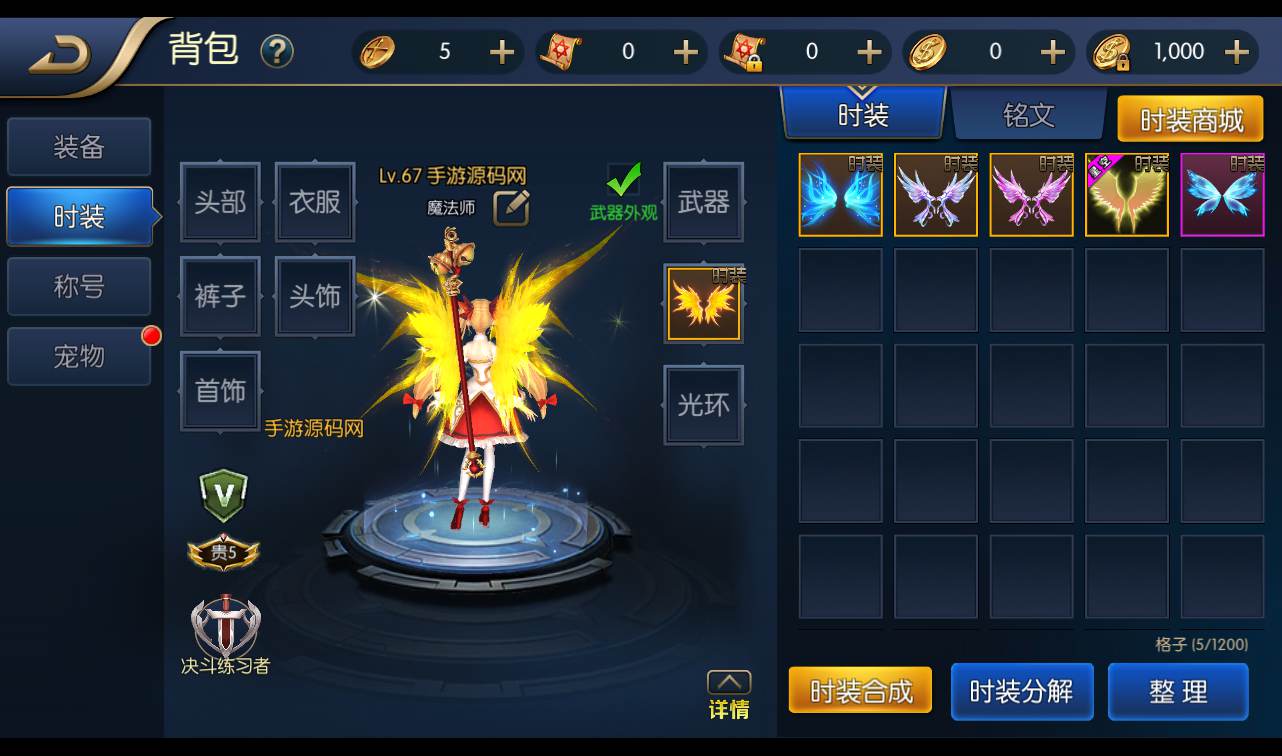Switch to the 铭文 tab

[1030, 113]
